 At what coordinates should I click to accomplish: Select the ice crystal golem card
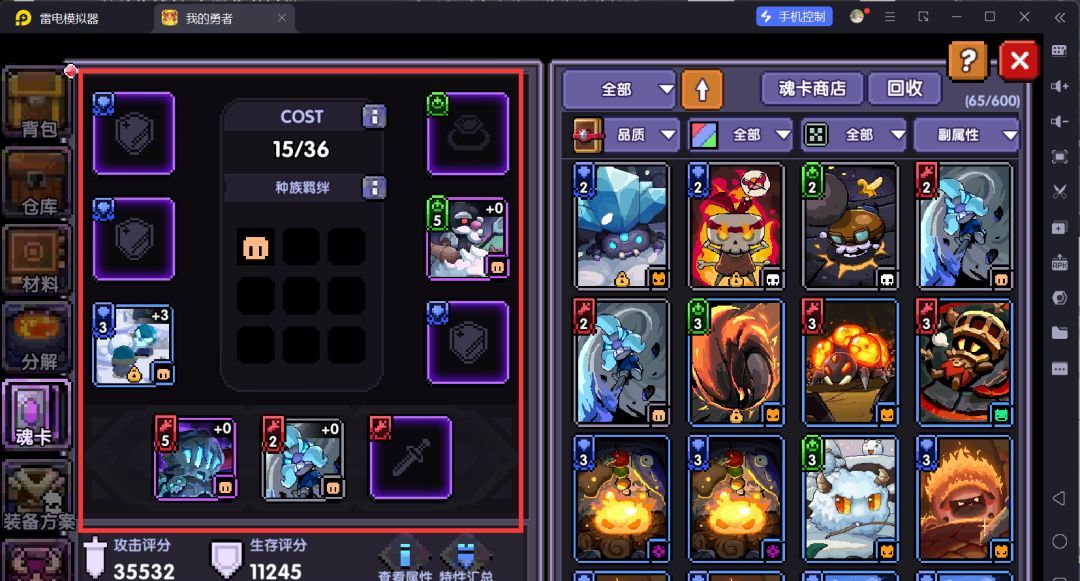[622, 226]
